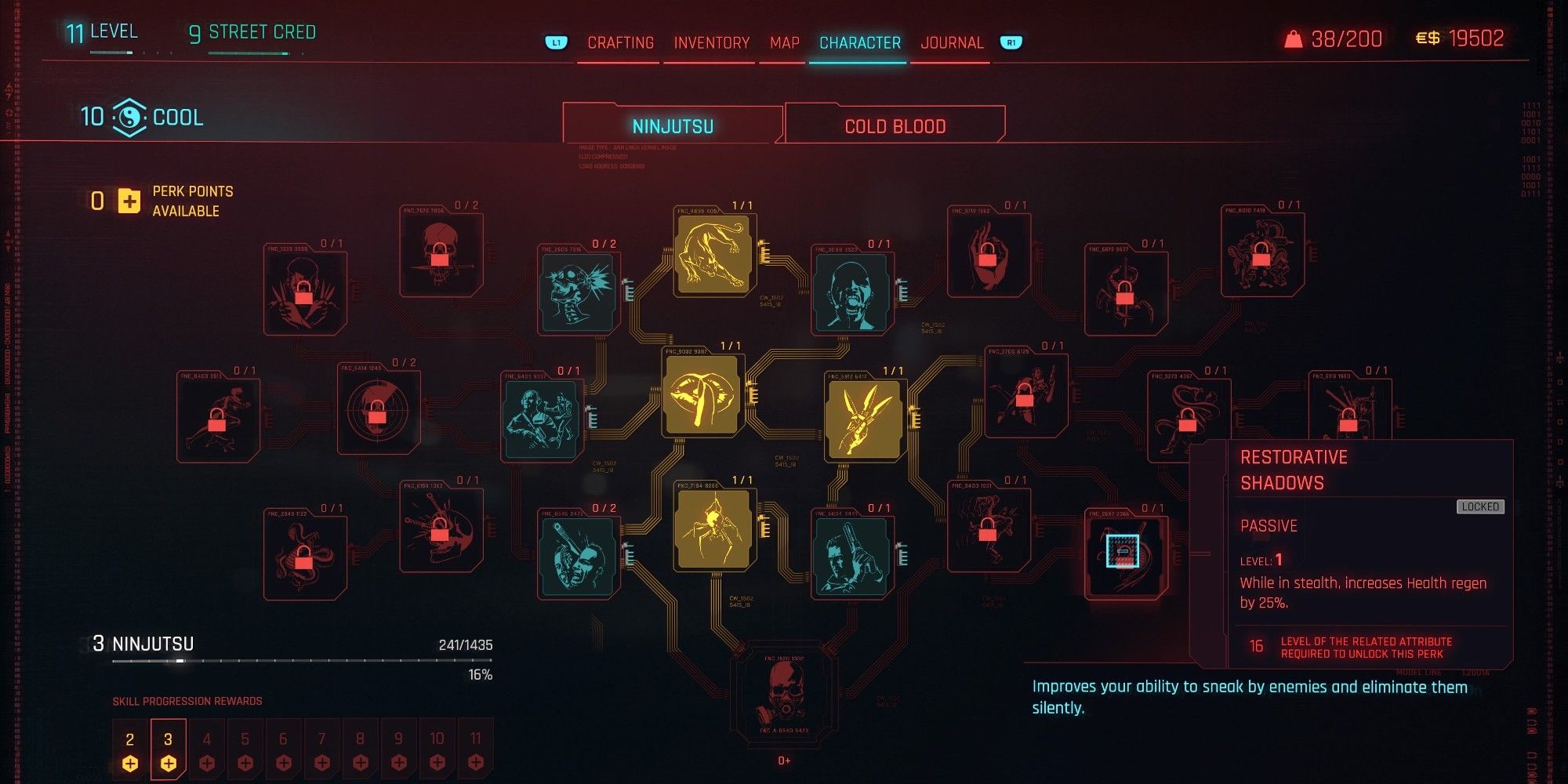Select the golden panther perk icon
The image size is (1568, 784).
click(713, 255)
